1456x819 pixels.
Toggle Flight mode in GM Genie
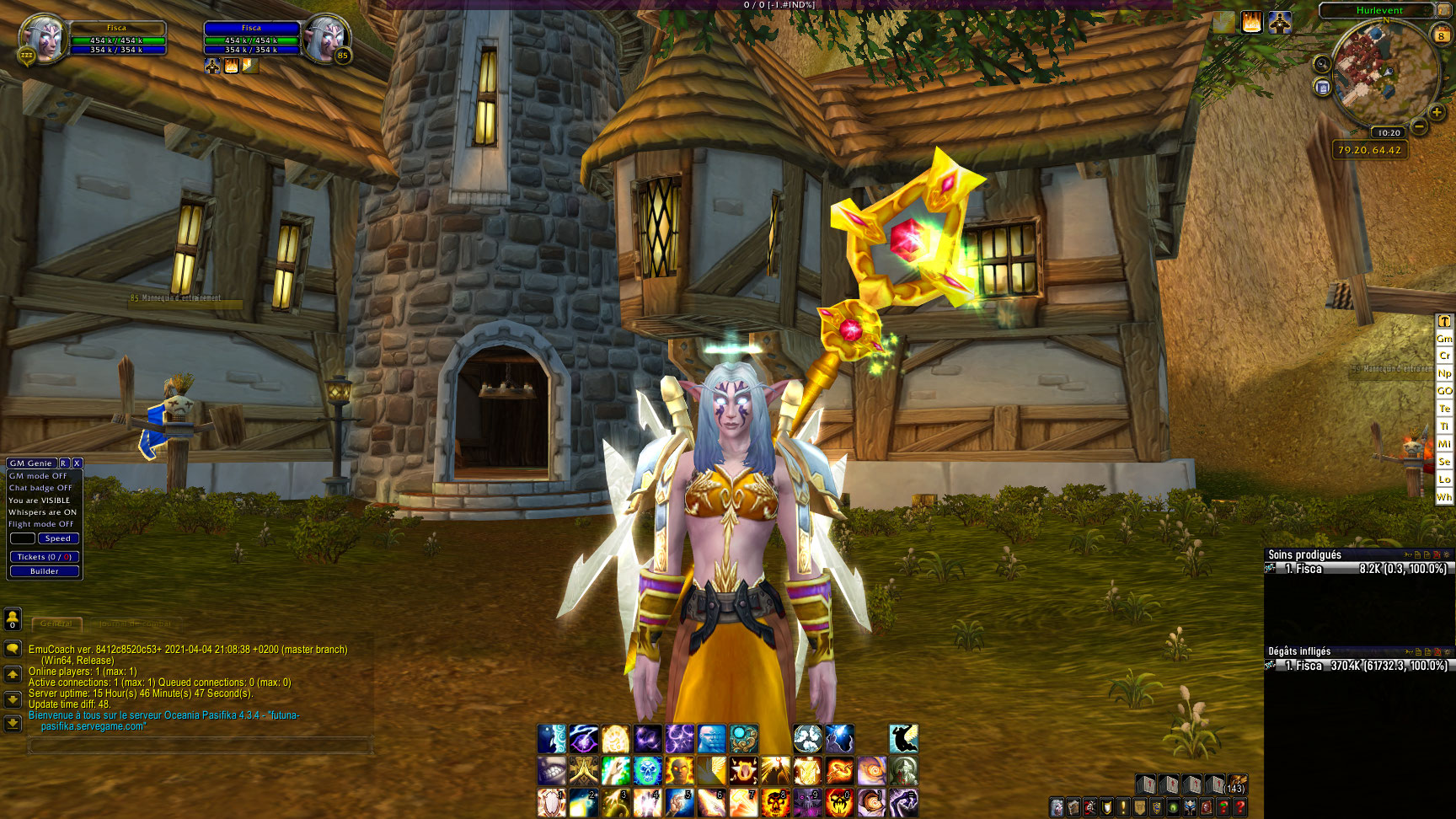[41, 524]
